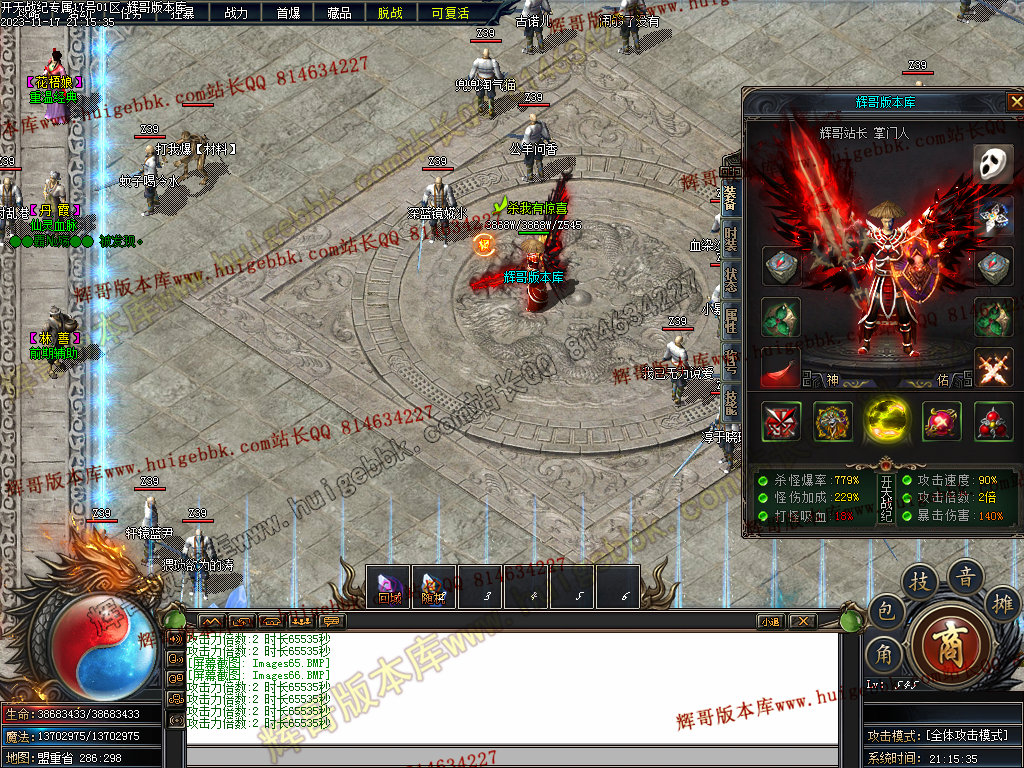Switch to the 时装 tab
This screenshot has width=1024, height=768.
pos(731,240)
